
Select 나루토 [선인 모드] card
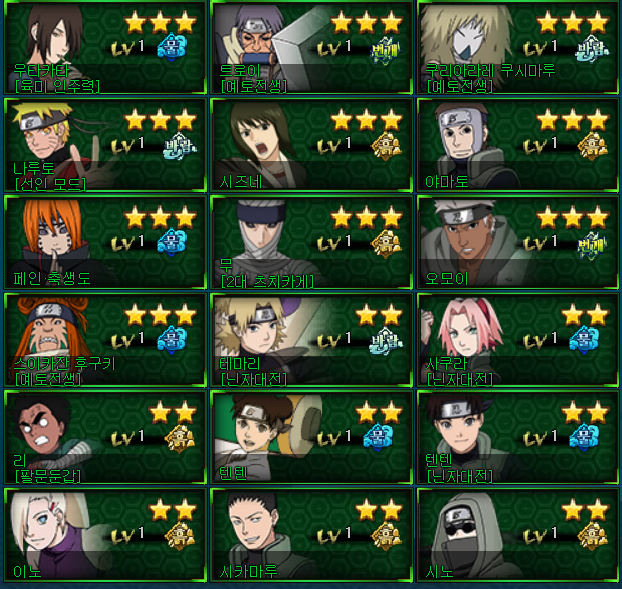(x=105, y=145)
